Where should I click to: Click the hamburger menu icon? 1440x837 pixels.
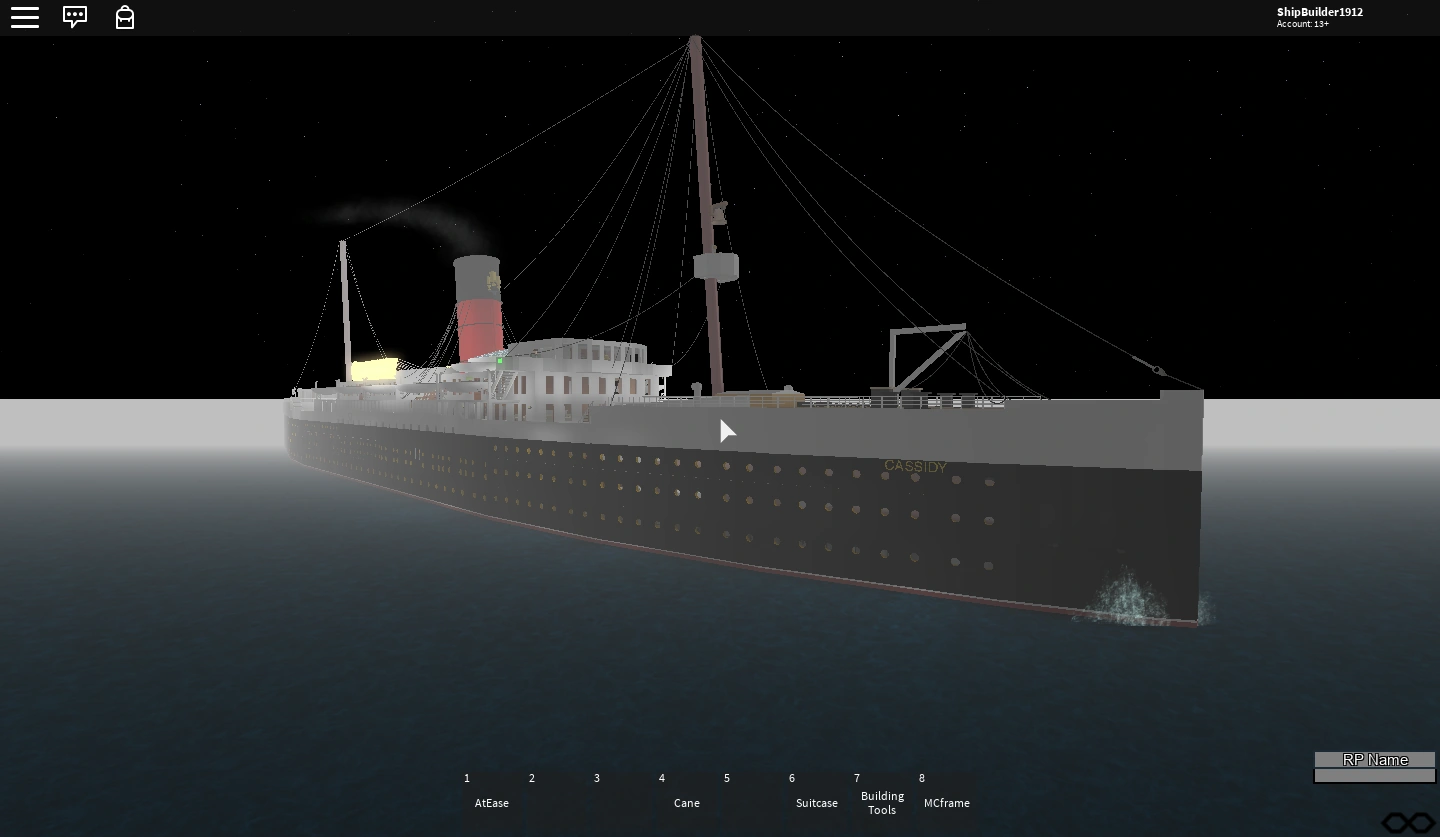point(25,17)
